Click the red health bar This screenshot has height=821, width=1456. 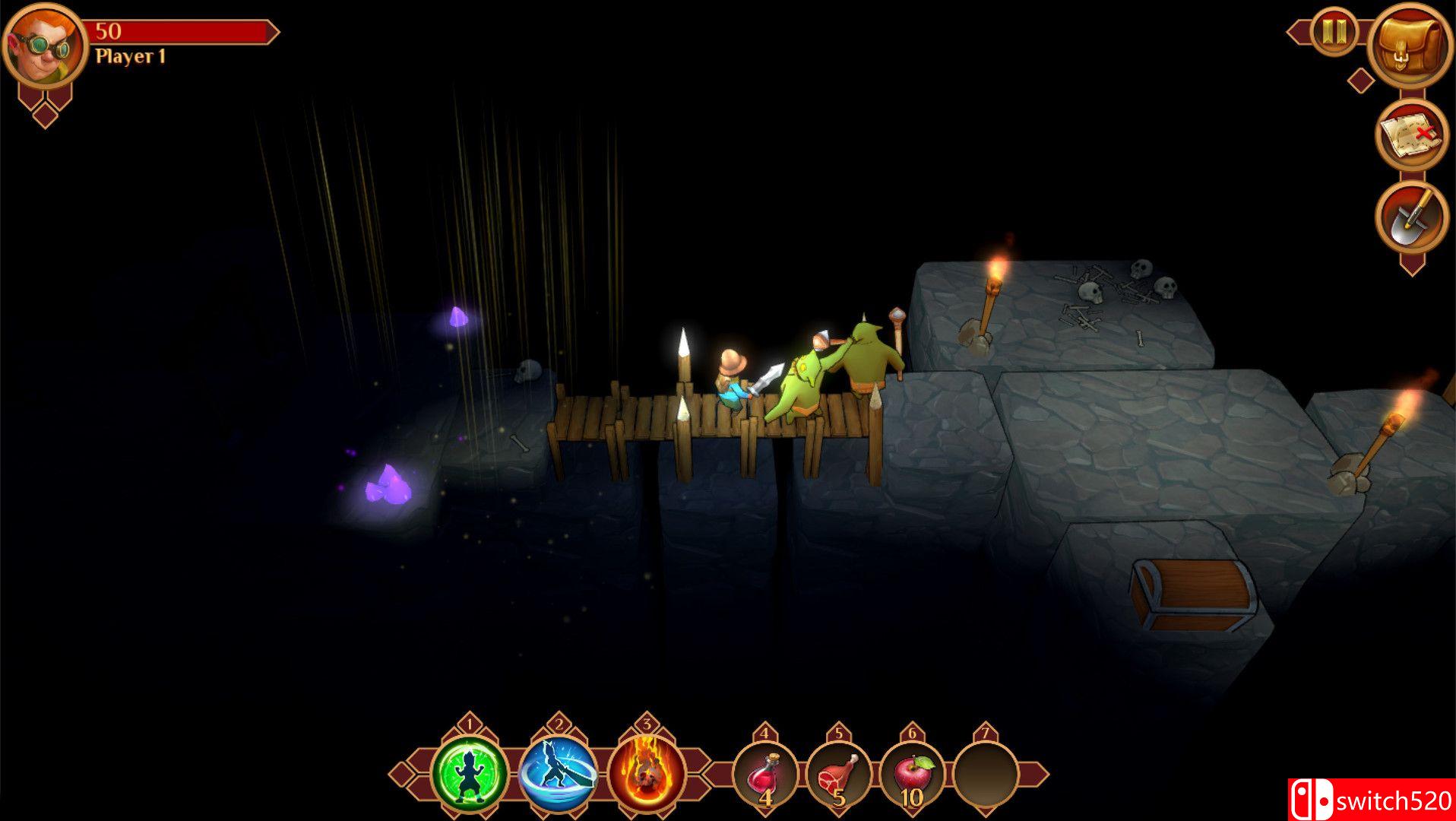coord(182,32)
